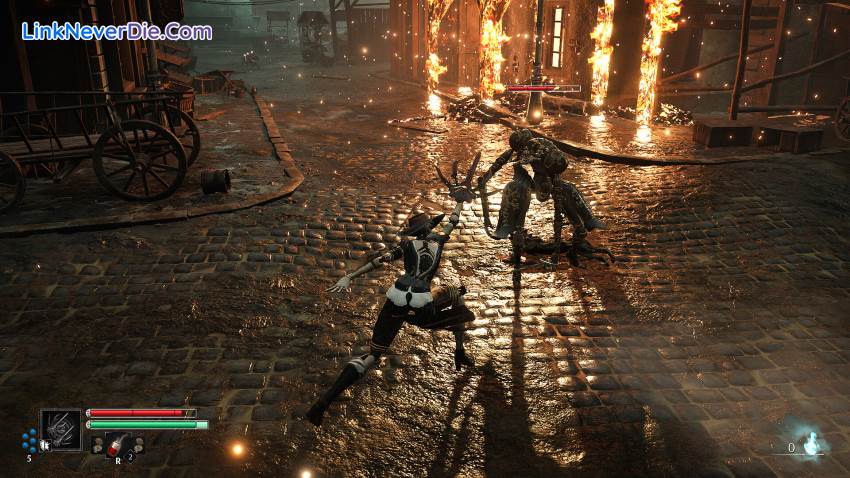Use the red healing vial slot
Image resolution: width=850 pixels, height=478 pixels.
pos(118,445)
